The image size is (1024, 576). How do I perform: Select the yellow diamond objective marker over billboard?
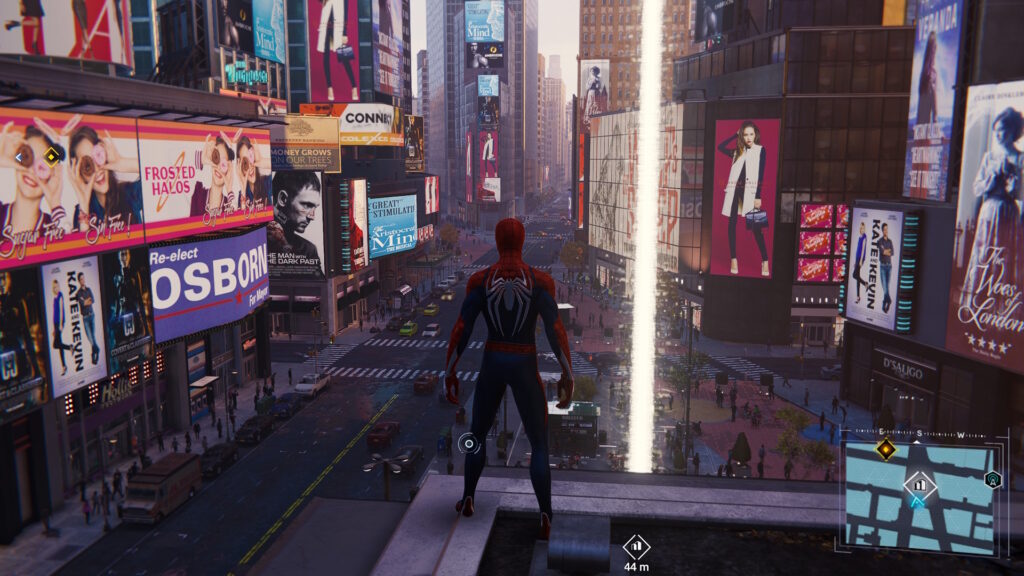point(52,155)
